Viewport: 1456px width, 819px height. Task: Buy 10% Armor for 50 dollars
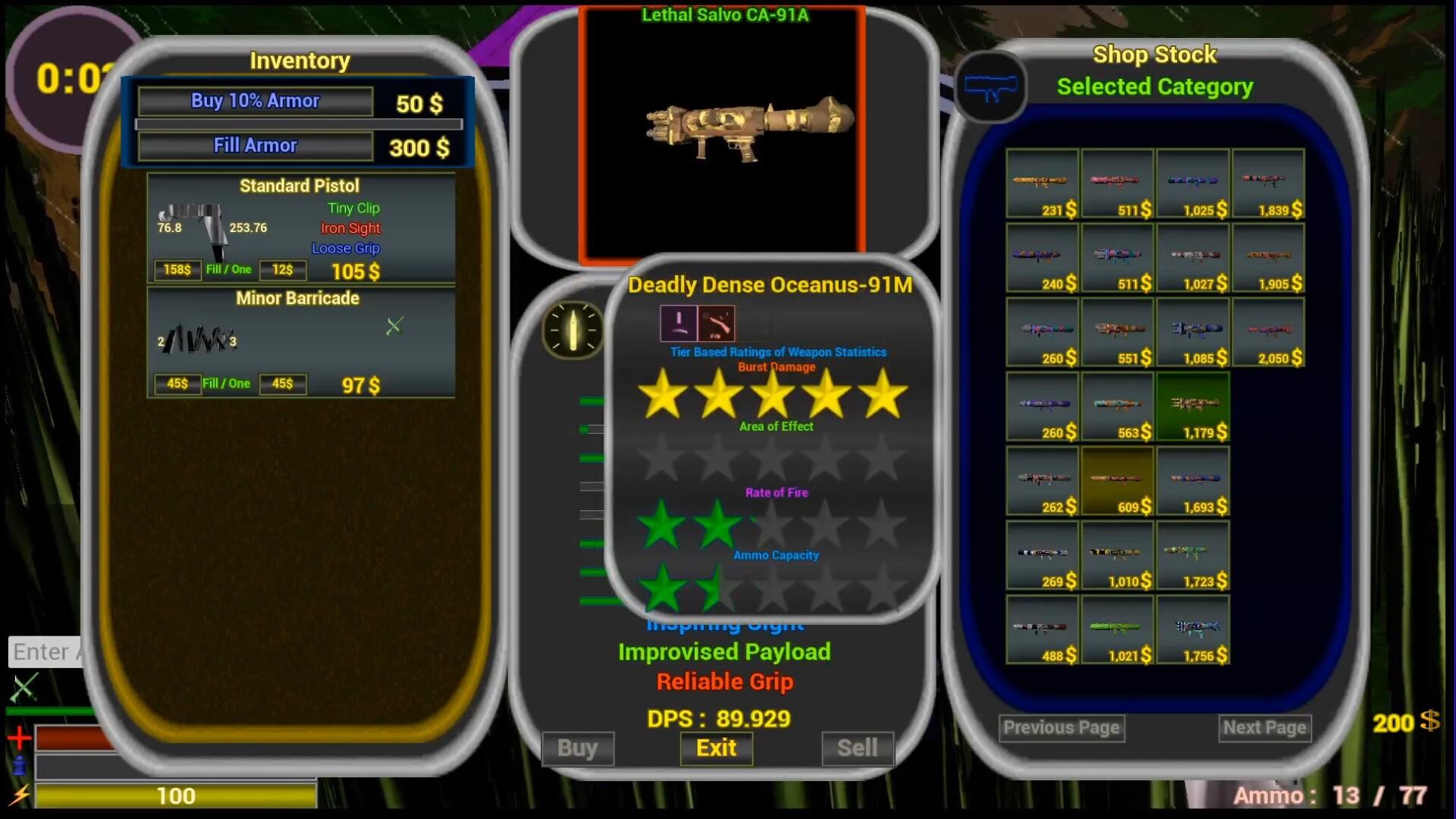(255, 100)
